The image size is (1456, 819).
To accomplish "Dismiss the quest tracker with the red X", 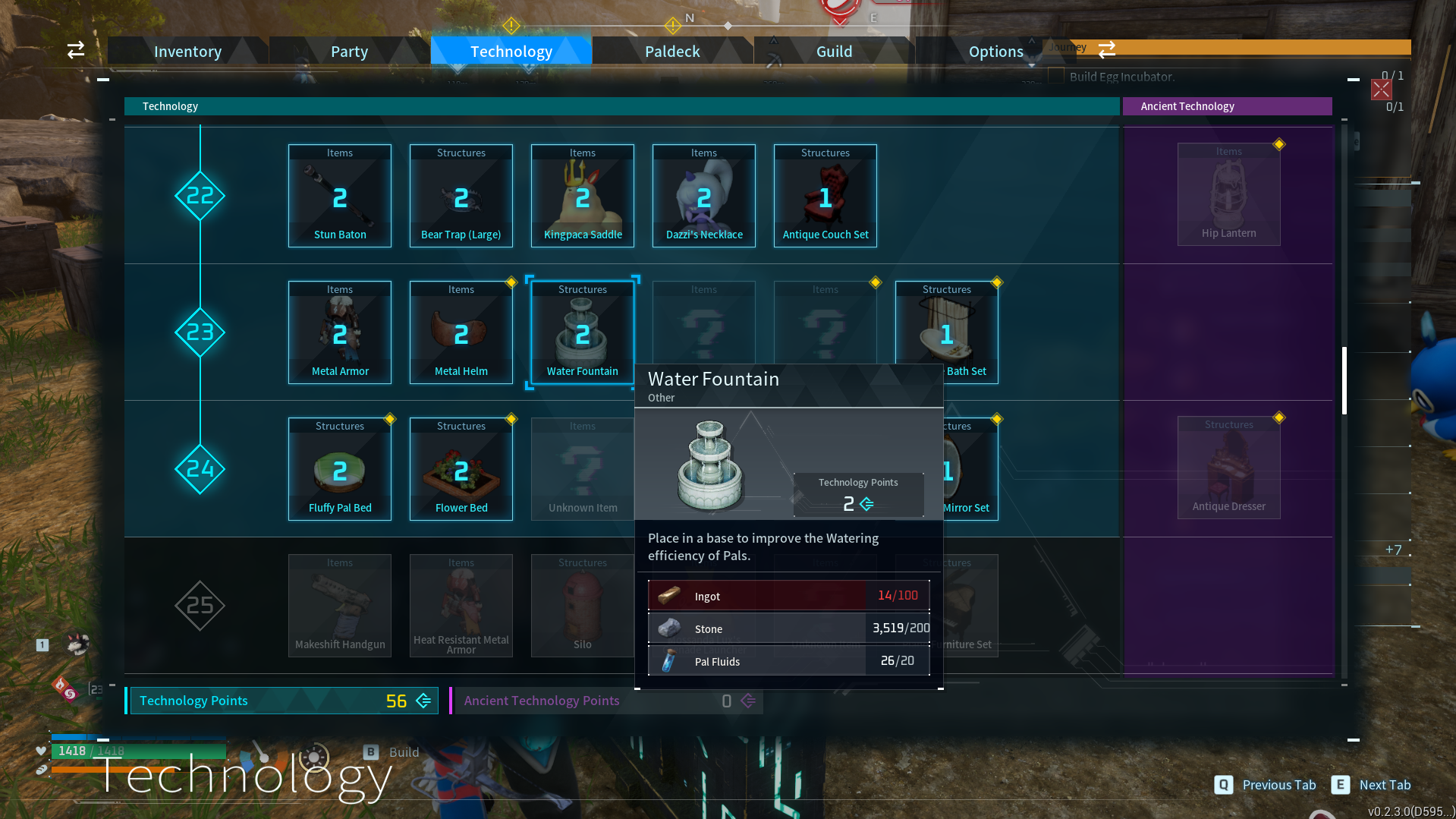I will (1381, 90).
